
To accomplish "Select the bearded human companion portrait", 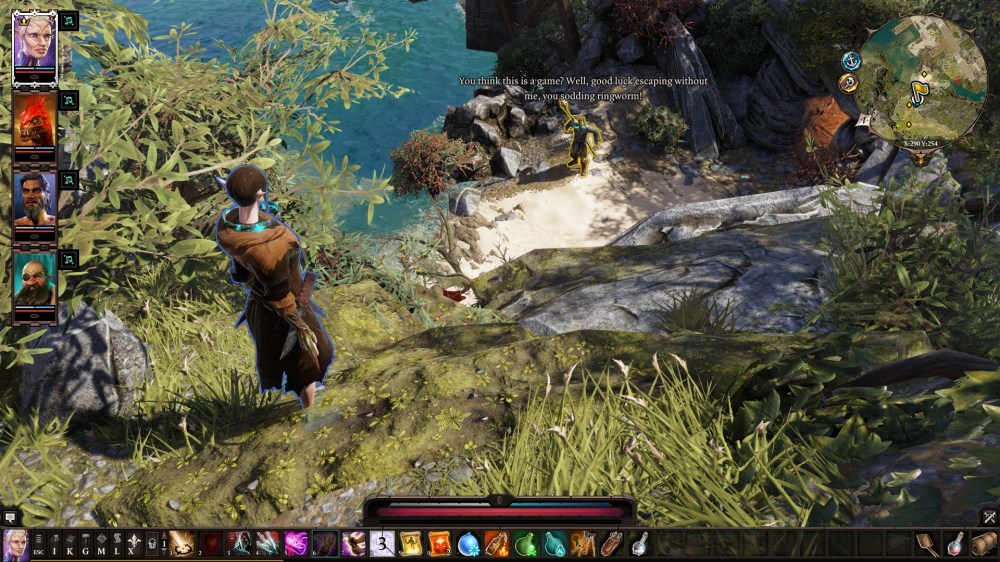I will coord(35,197).
